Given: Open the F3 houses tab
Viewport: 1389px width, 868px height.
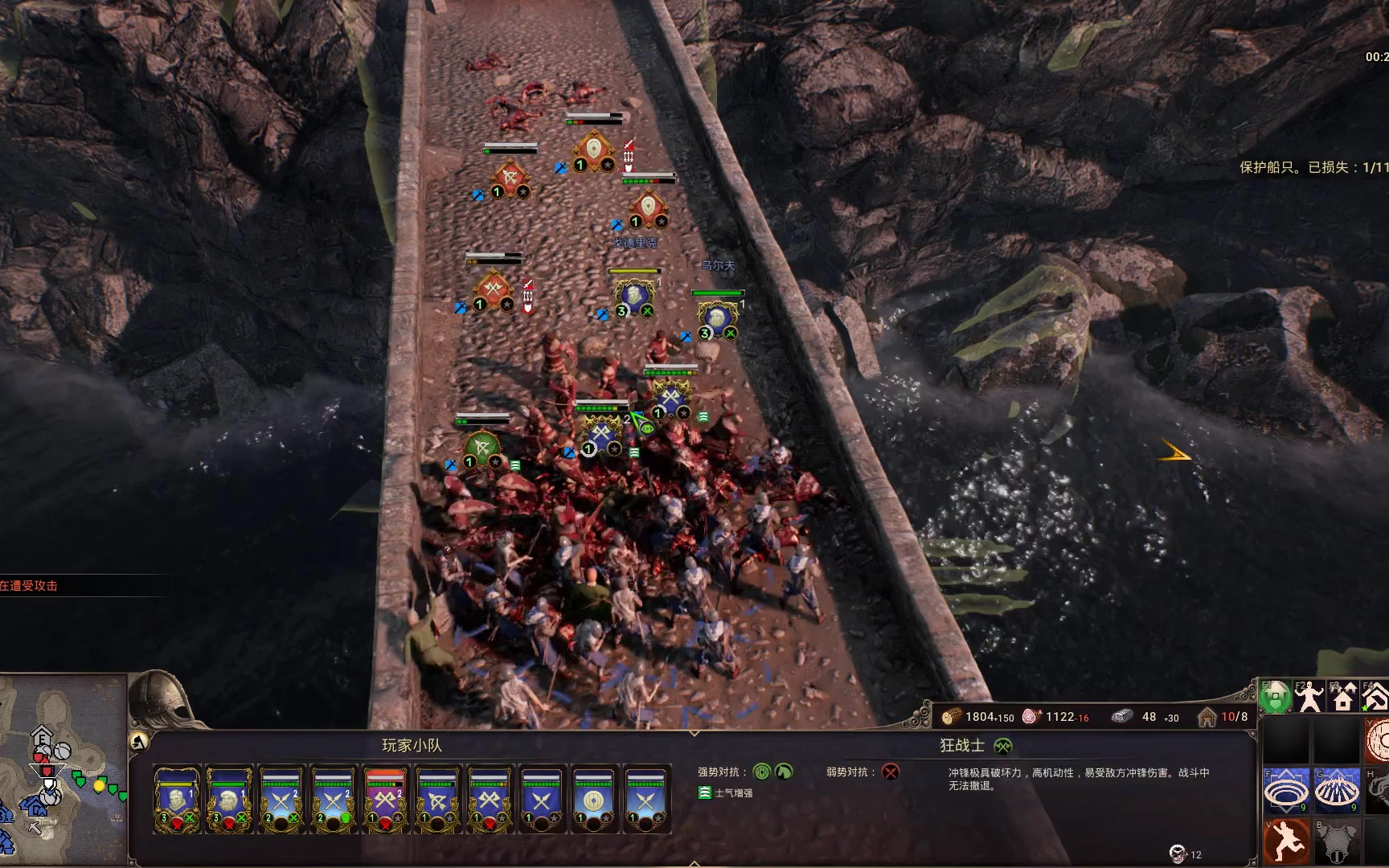Looking at the screenshot, I should click(x=1343, y=698).
